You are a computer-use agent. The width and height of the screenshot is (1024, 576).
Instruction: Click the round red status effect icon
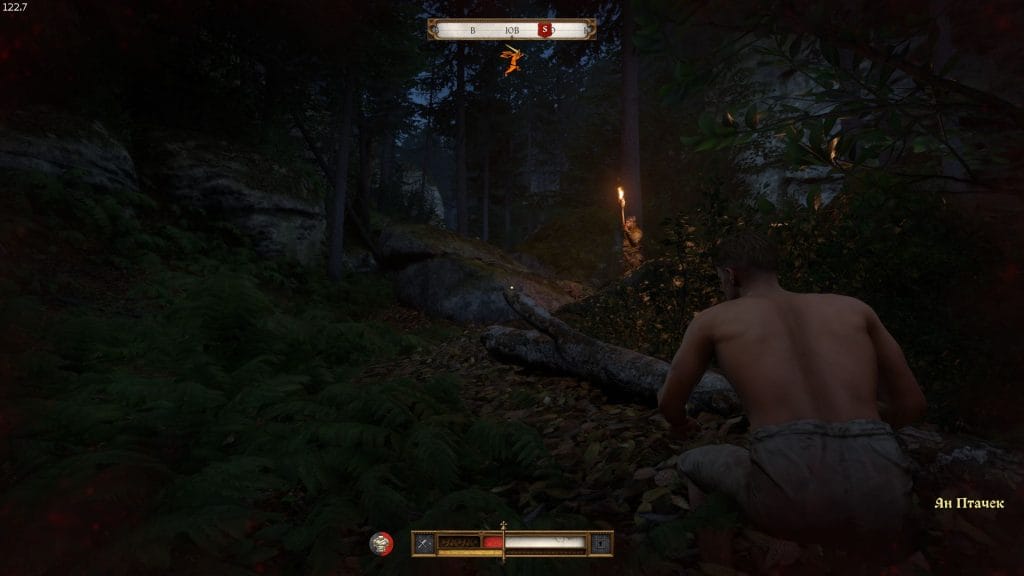[381, 543]
